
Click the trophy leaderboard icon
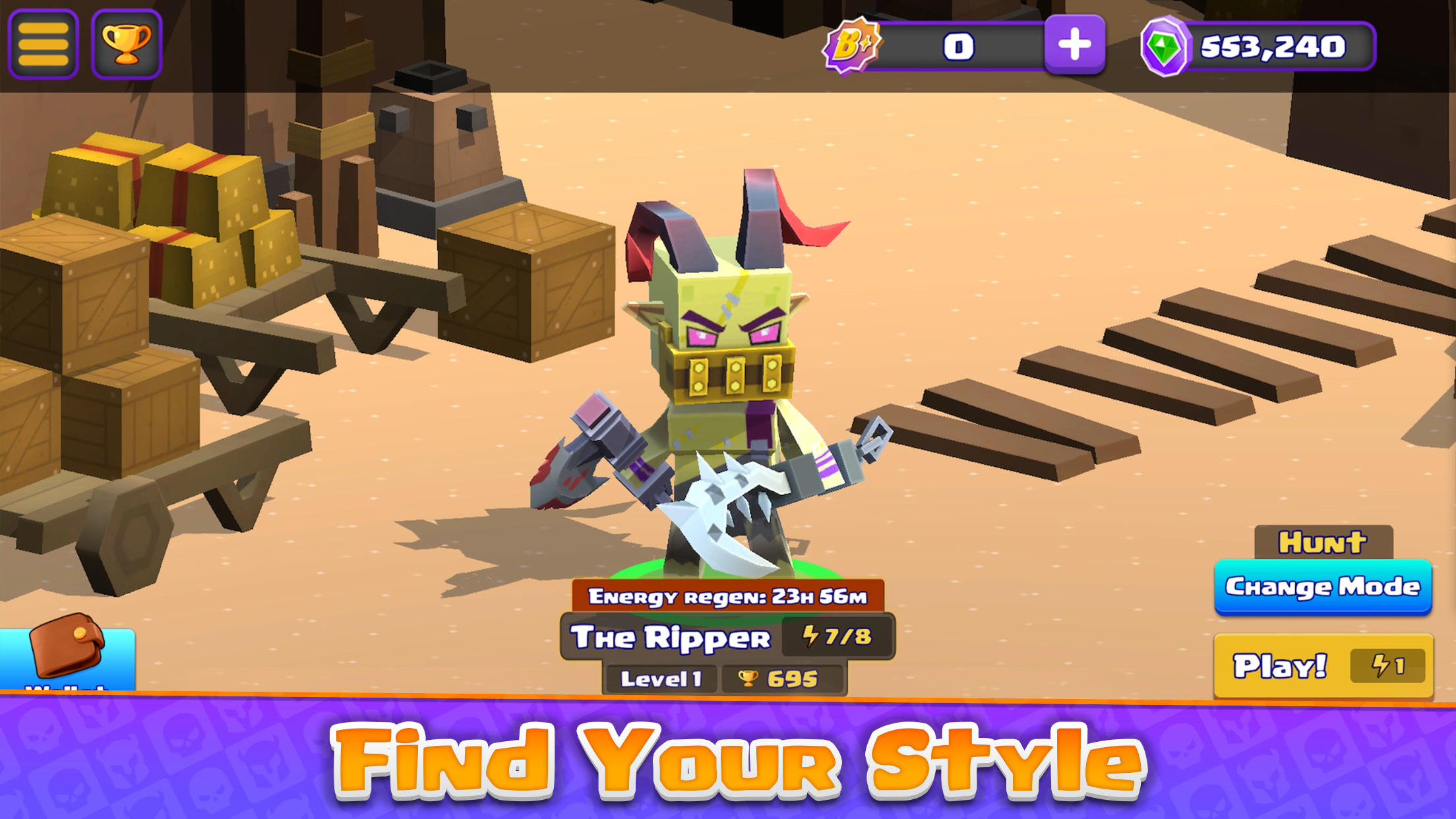pos(127,44)
